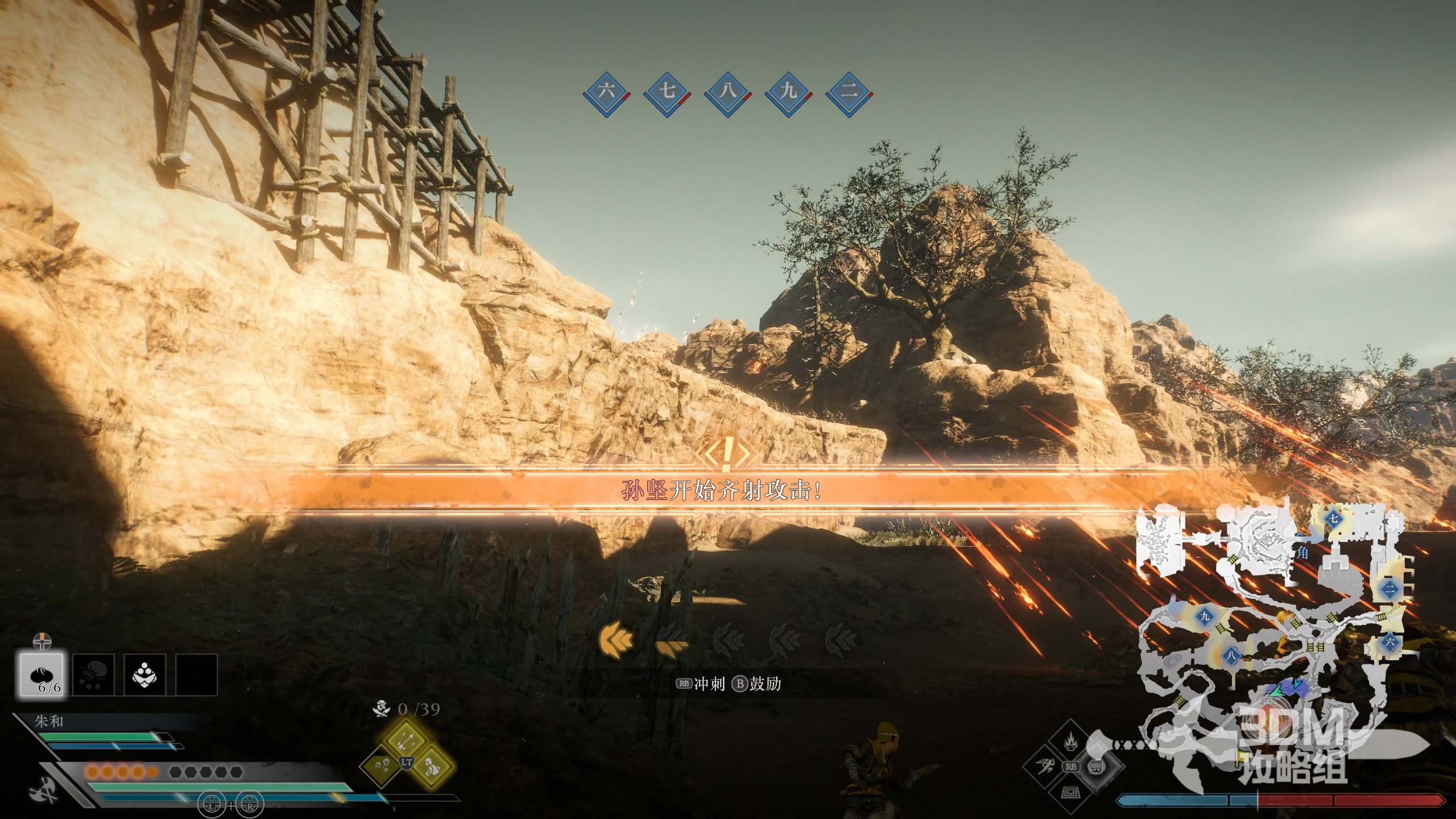Screen dimensions: 1456x819
Task: Click the crossed axes weapon icon
Action: 43,791
